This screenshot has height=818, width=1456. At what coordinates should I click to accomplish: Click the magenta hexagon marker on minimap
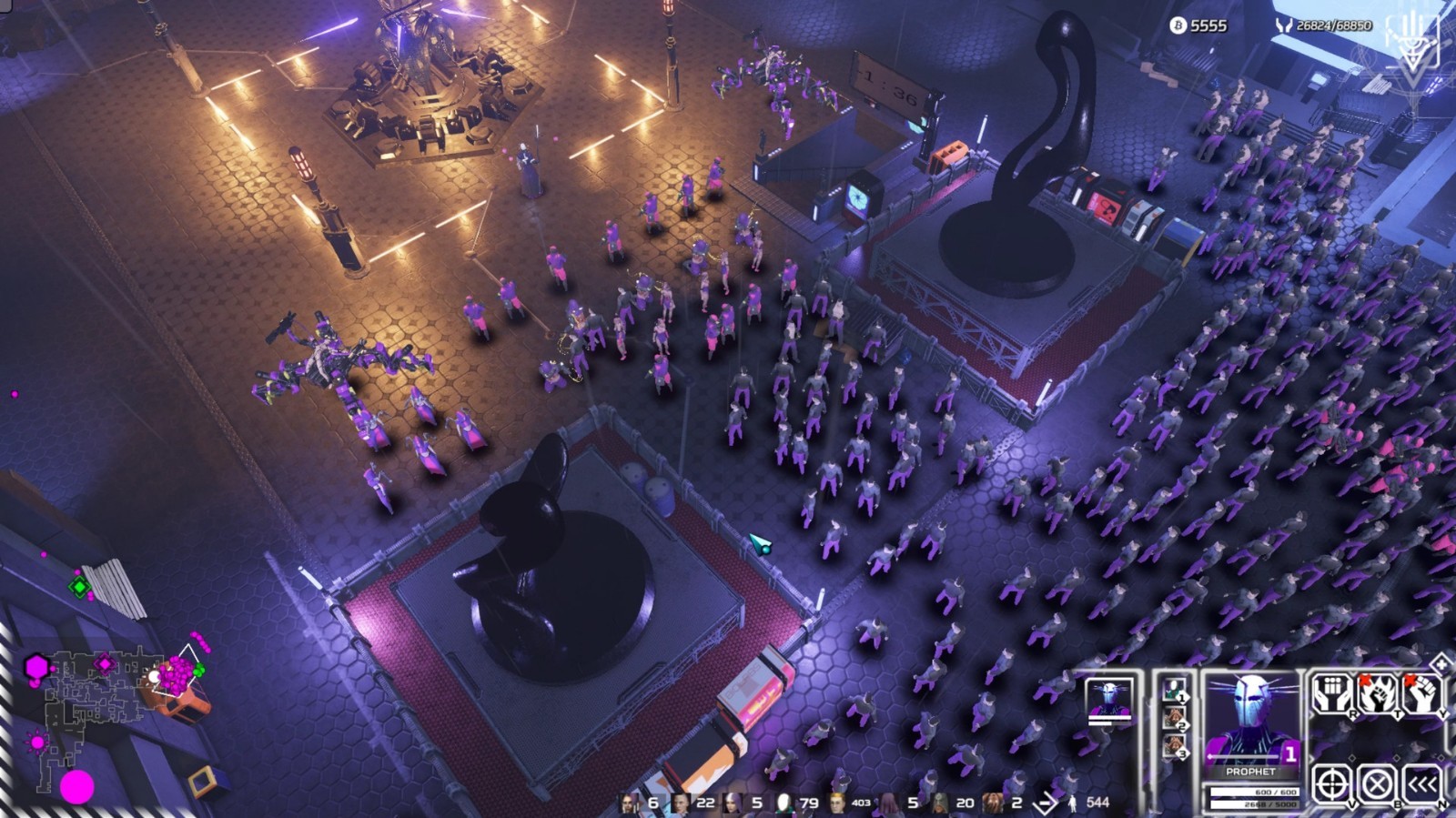click(36, 667)
